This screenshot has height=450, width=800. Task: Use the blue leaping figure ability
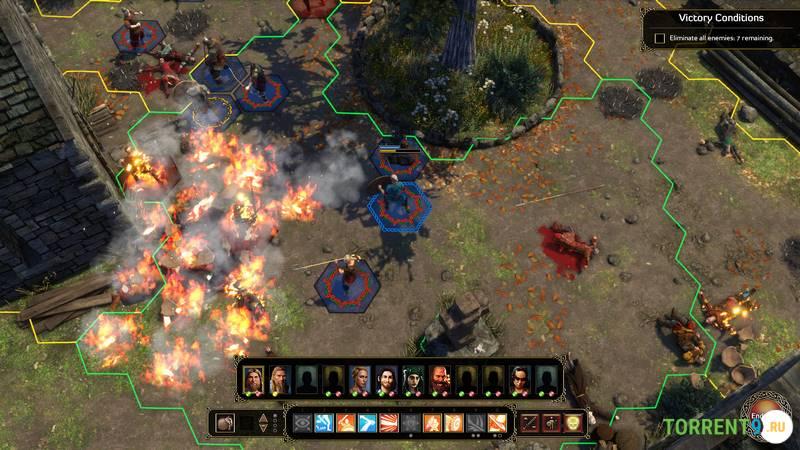pos(323,422)
